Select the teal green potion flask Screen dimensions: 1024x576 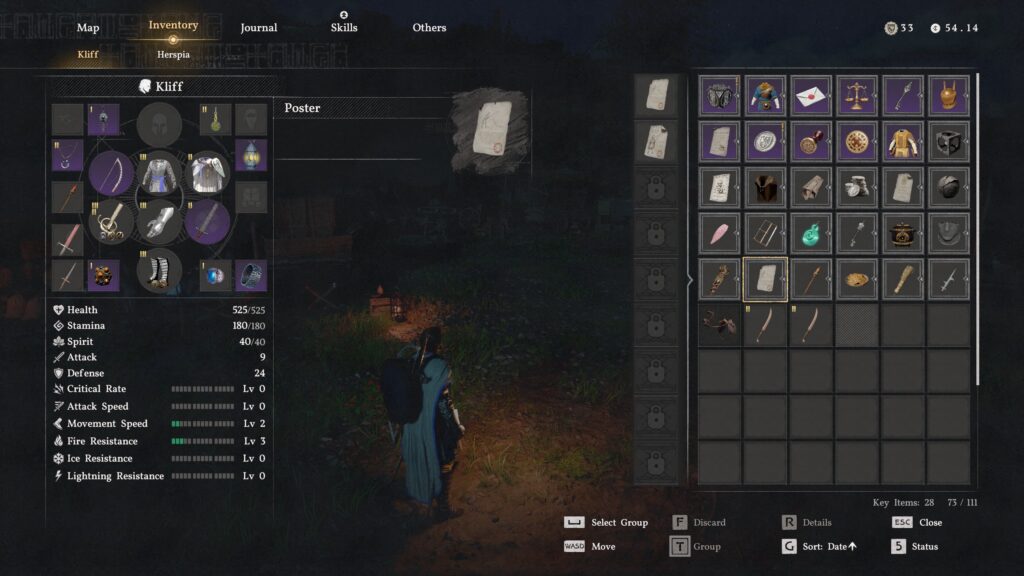(811, 233)
